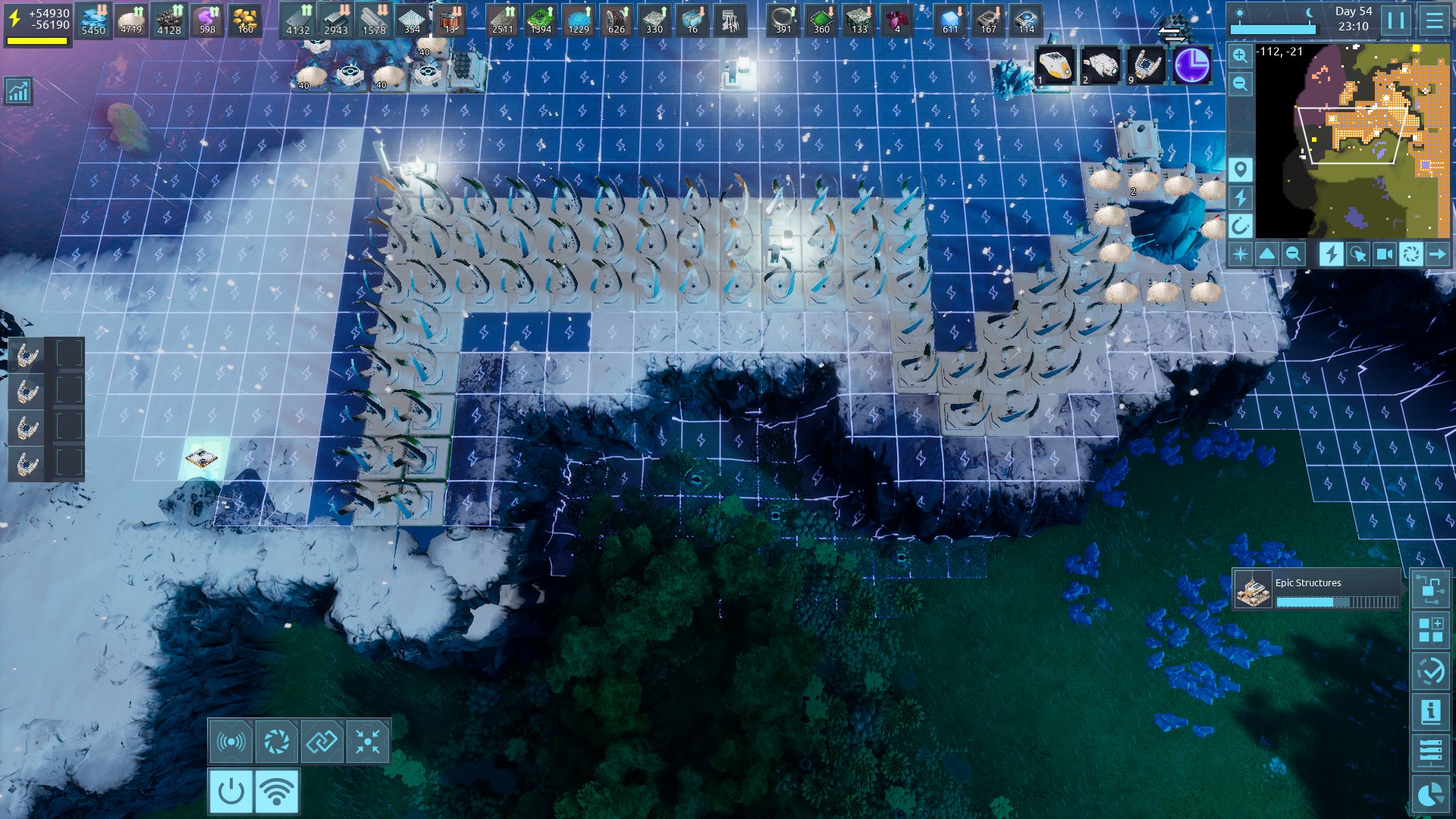The height and width of the screenshot is (819, 1456).
Task: Select the chain link tool
Action: tap(322, 741)
